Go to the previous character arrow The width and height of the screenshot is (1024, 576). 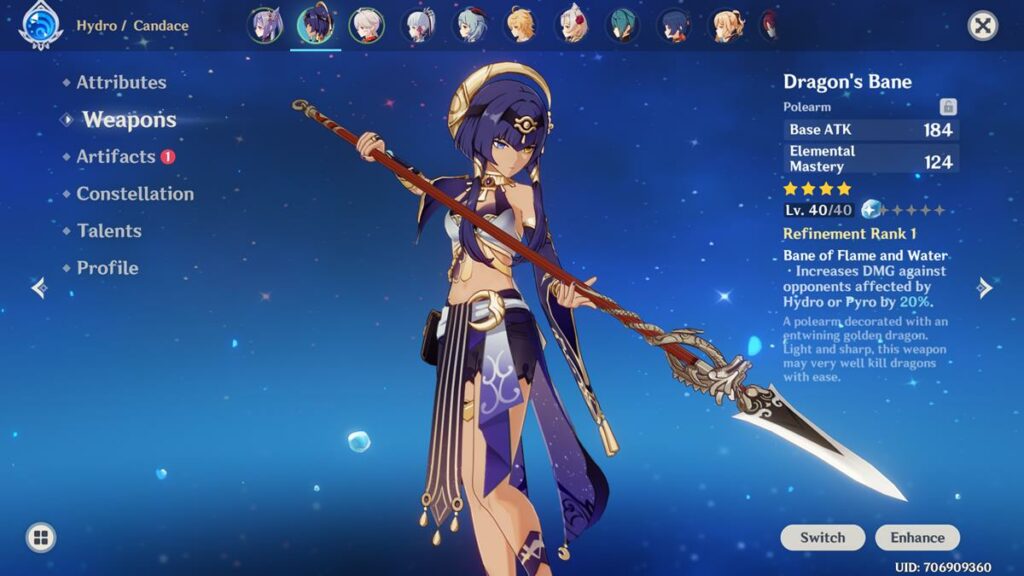tap(39, 289)
